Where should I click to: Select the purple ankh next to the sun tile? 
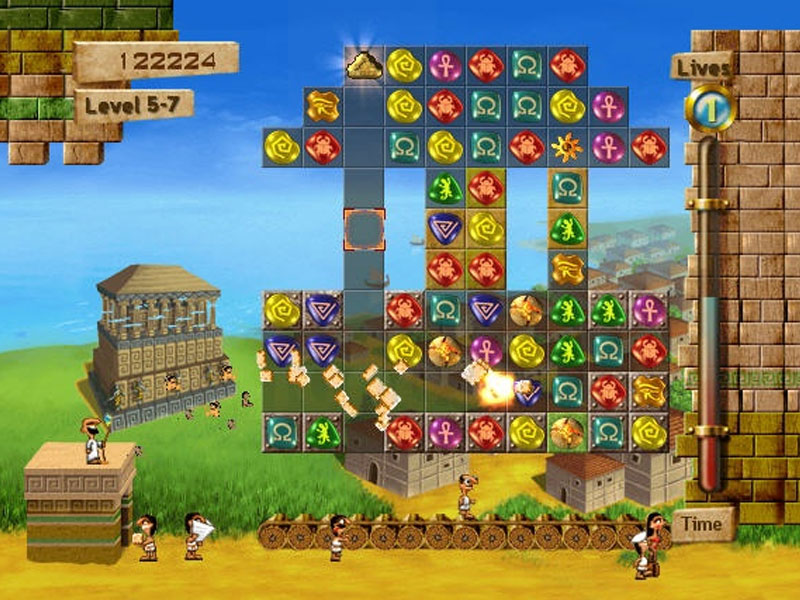coord(608,147)
